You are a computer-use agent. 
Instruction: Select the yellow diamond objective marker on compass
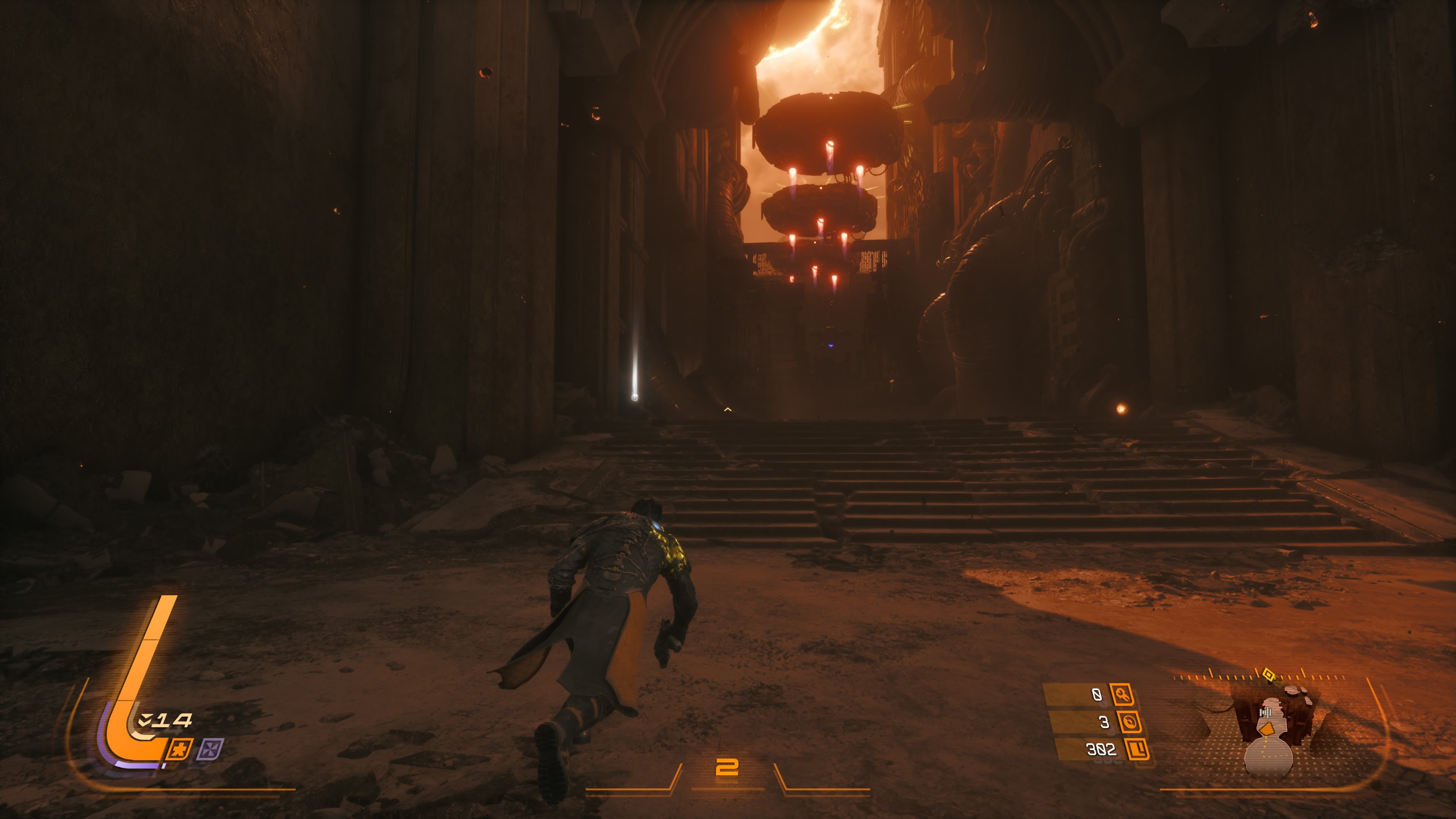click(x=1268, y=674)
